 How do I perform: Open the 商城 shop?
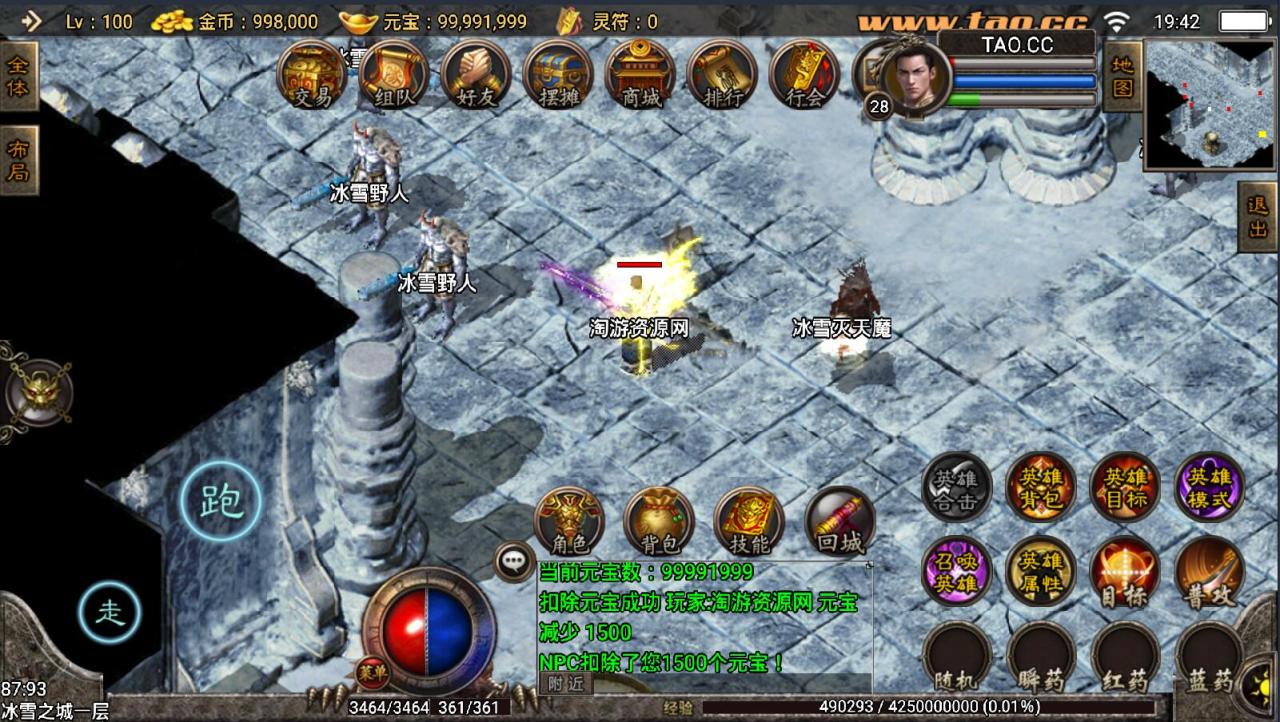point(641,75)
